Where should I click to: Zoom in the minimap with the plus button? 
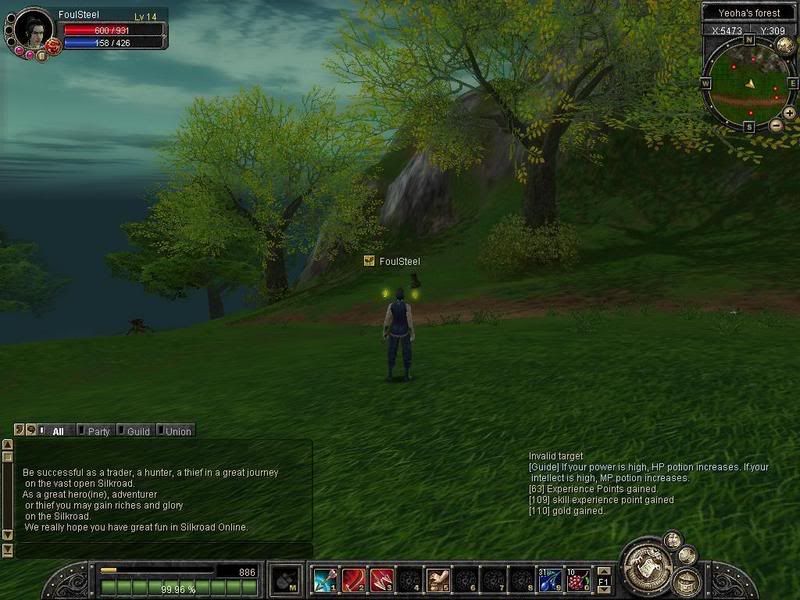[789, 113]
